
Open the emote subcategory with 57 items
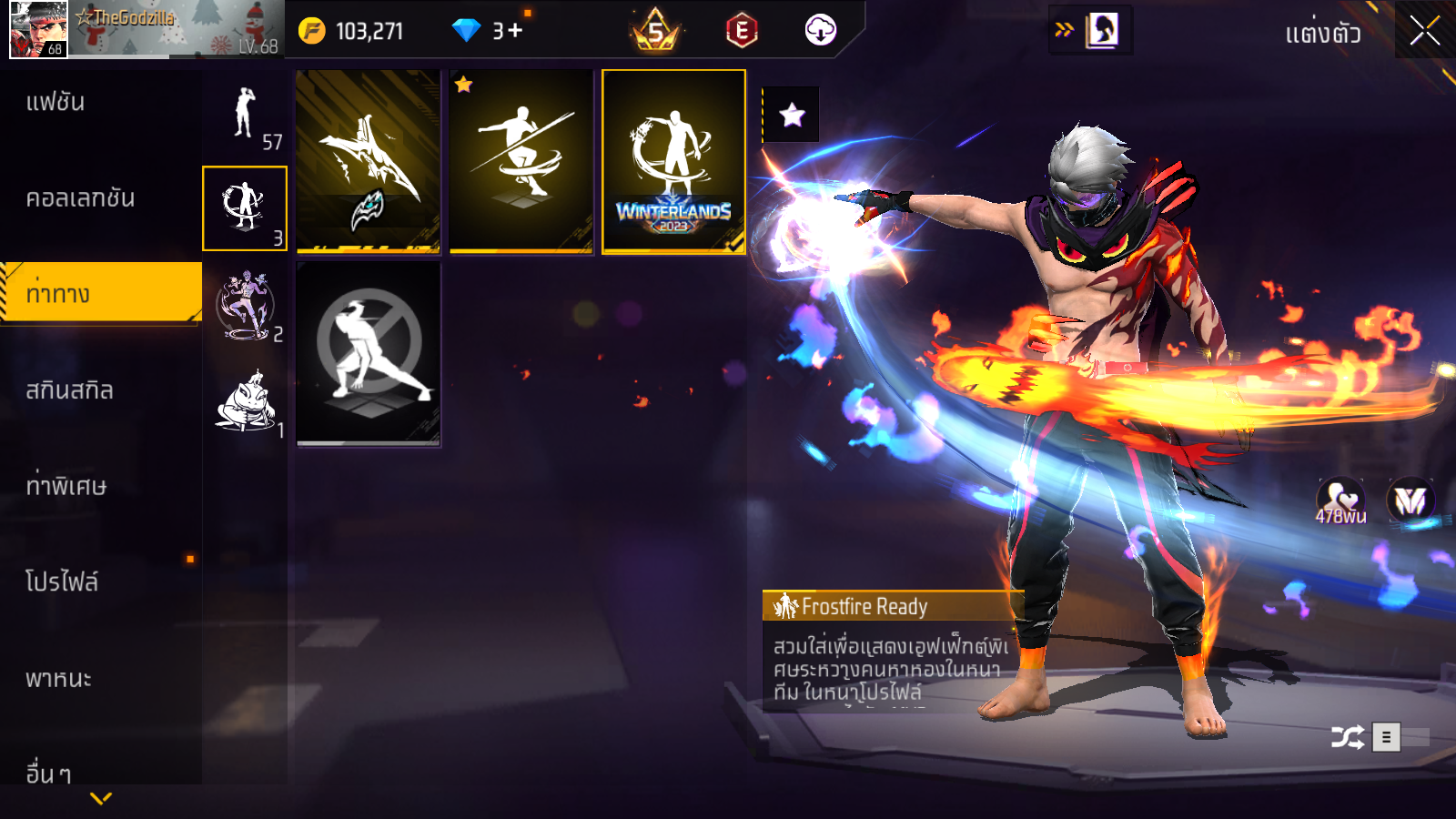click(x=245, y=114)
